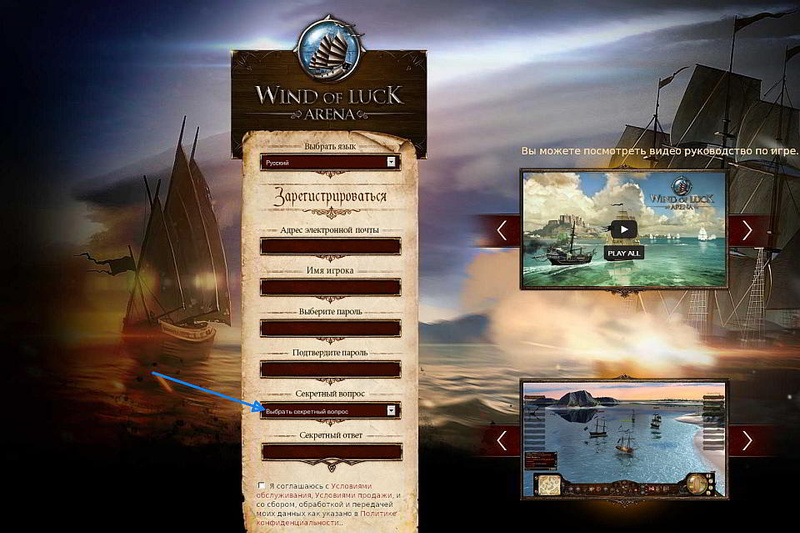Select the player name input field
This screenshot has width=800, height=533.
click(x=329, y=287)
